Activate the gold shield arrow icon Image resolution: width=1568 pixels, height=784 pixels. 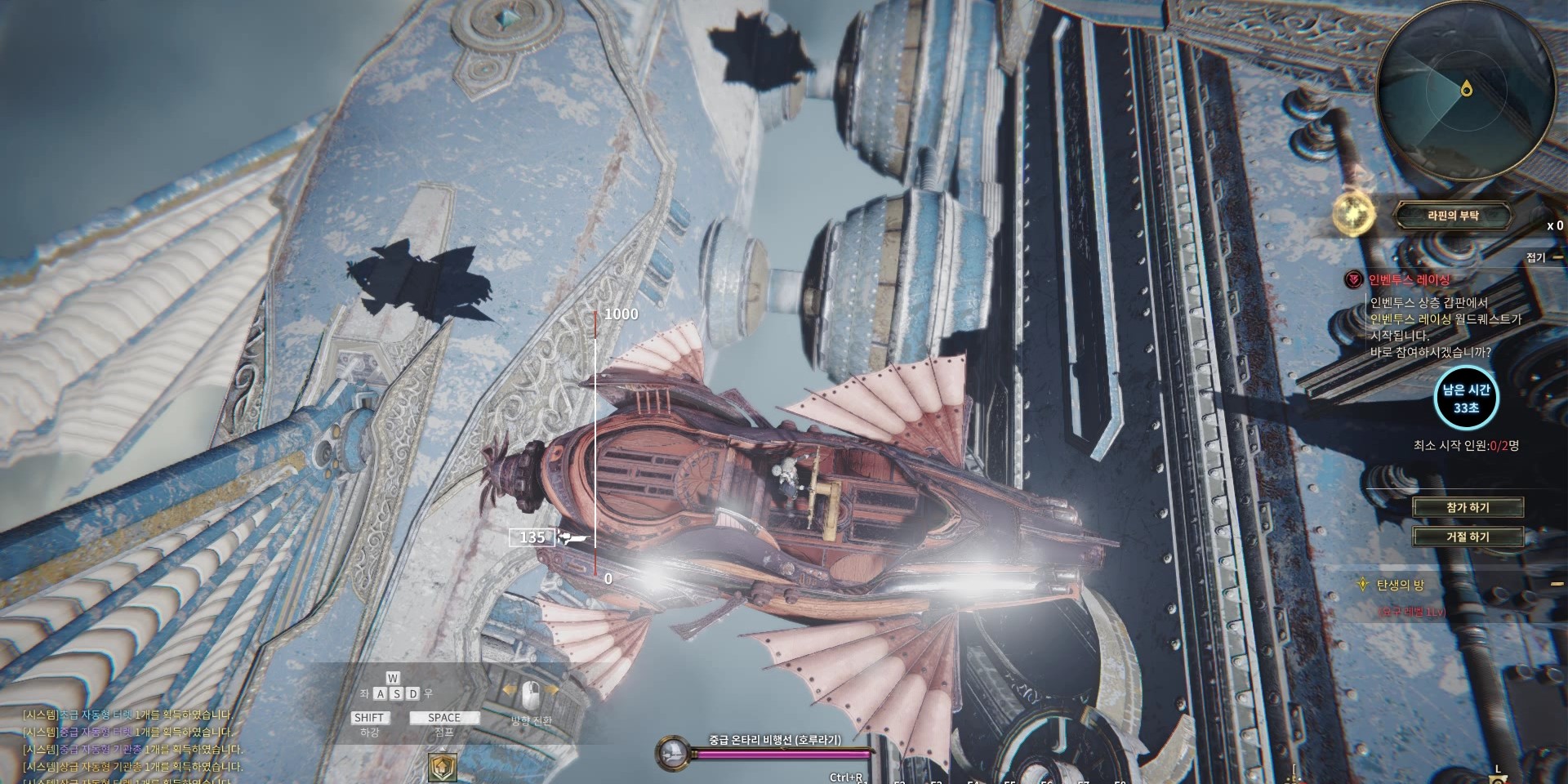pos(443,767)
